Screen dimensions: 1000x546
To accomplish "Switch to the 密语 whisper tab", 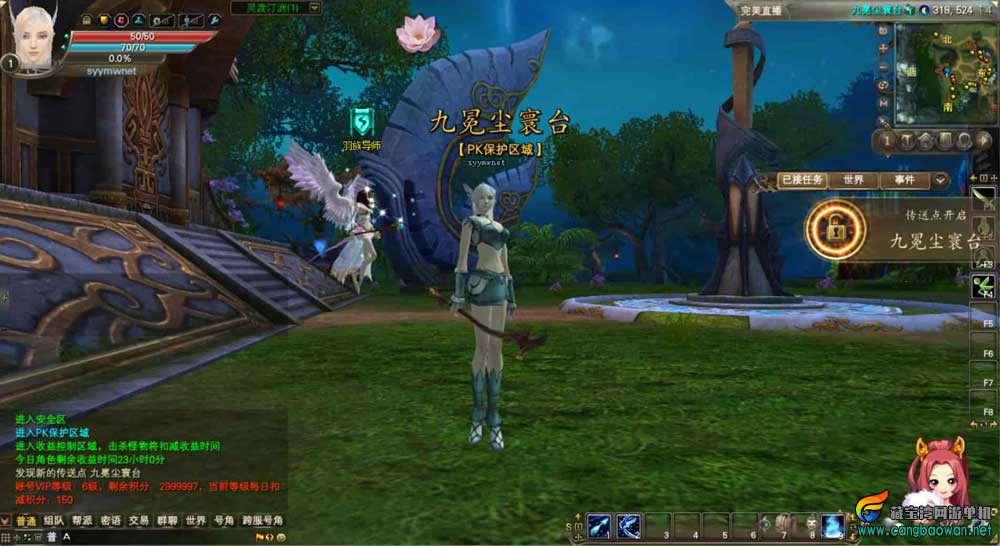I will (x=110, y=520).
